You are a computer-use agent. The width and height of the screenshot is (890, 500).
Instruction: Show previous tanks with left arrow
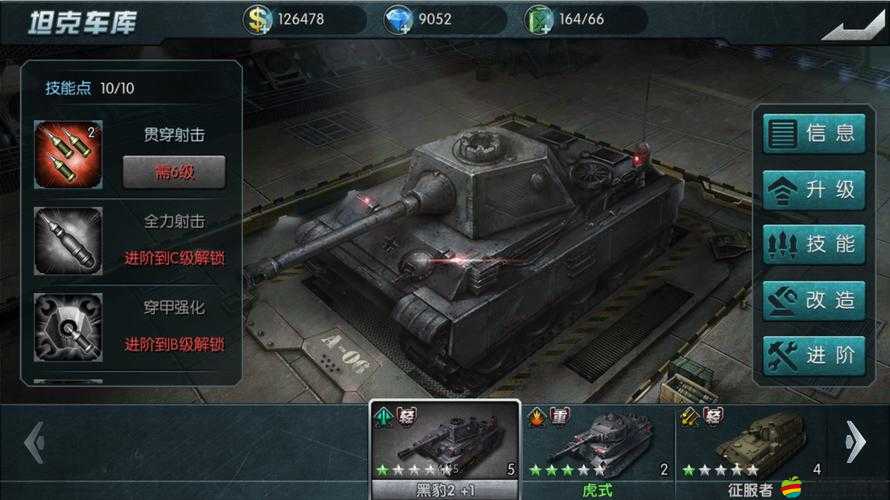click(x=33, y=442)
